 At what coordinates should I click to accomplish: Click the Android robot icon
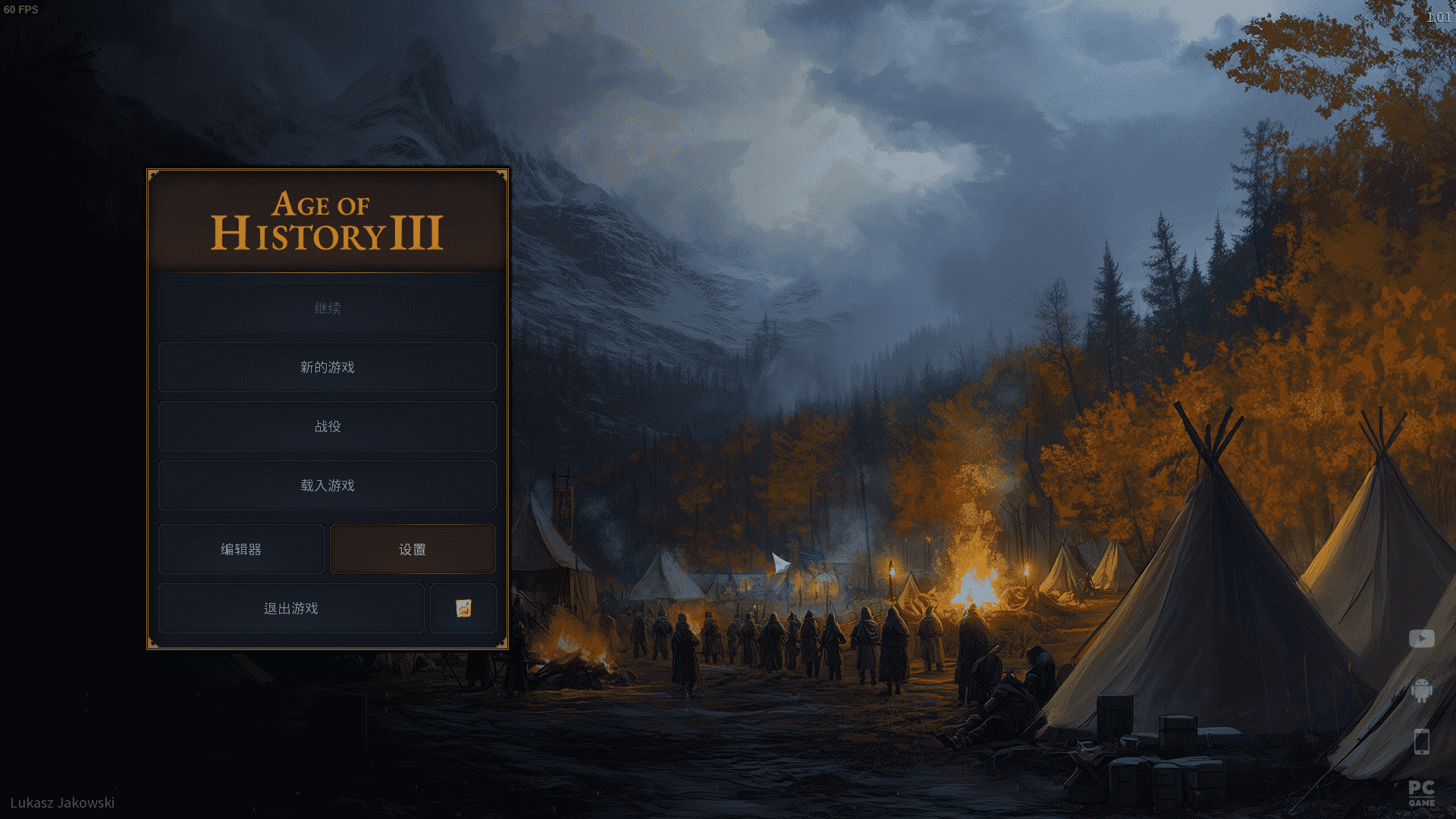(1422, 690)
